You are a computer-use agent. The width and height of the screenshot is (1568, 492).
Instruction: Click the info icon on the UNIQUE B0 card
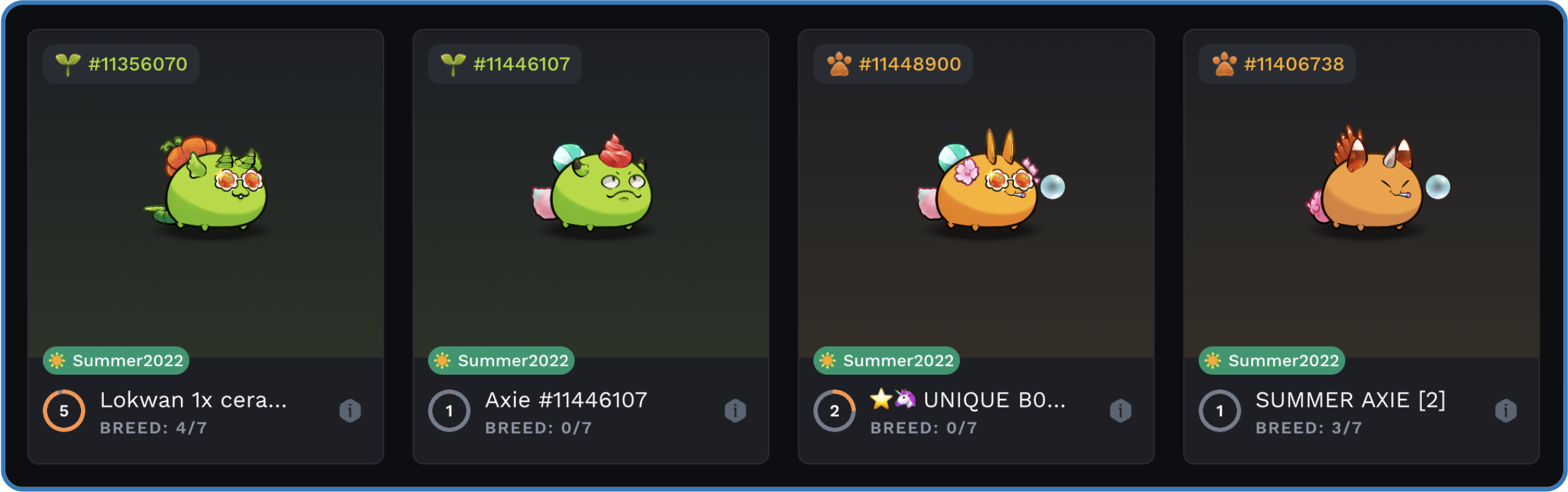pyautogui.click(x=1120, y=411)
